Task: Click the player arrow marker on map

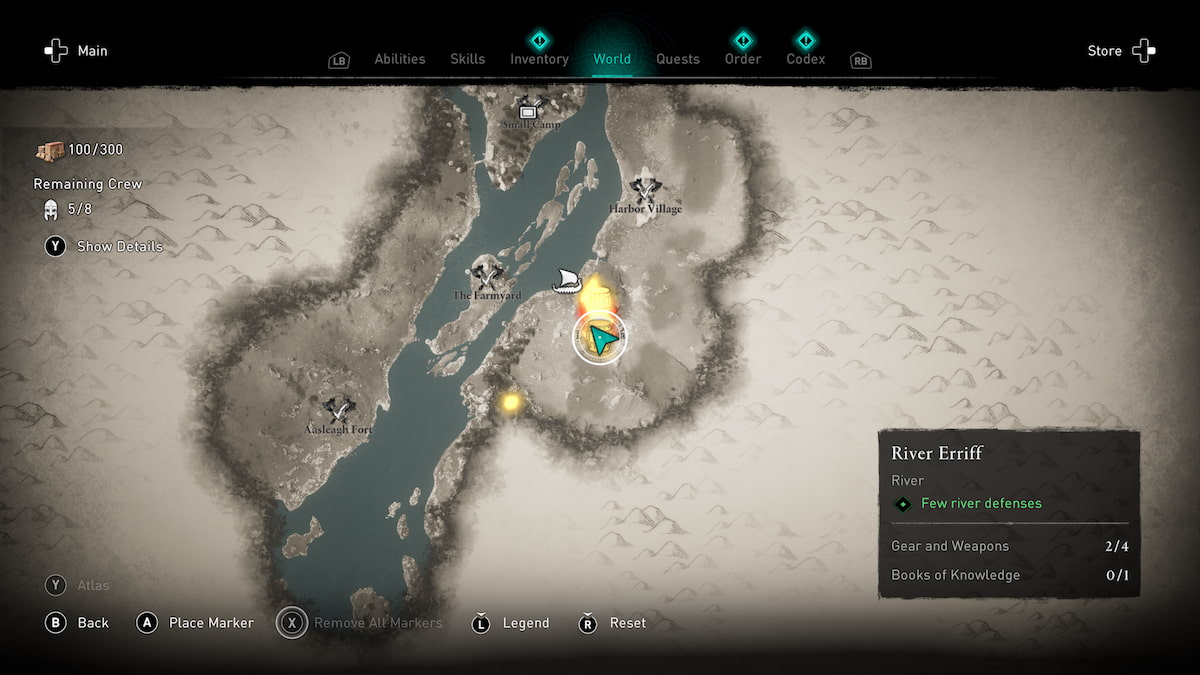Action: [600, 339]
